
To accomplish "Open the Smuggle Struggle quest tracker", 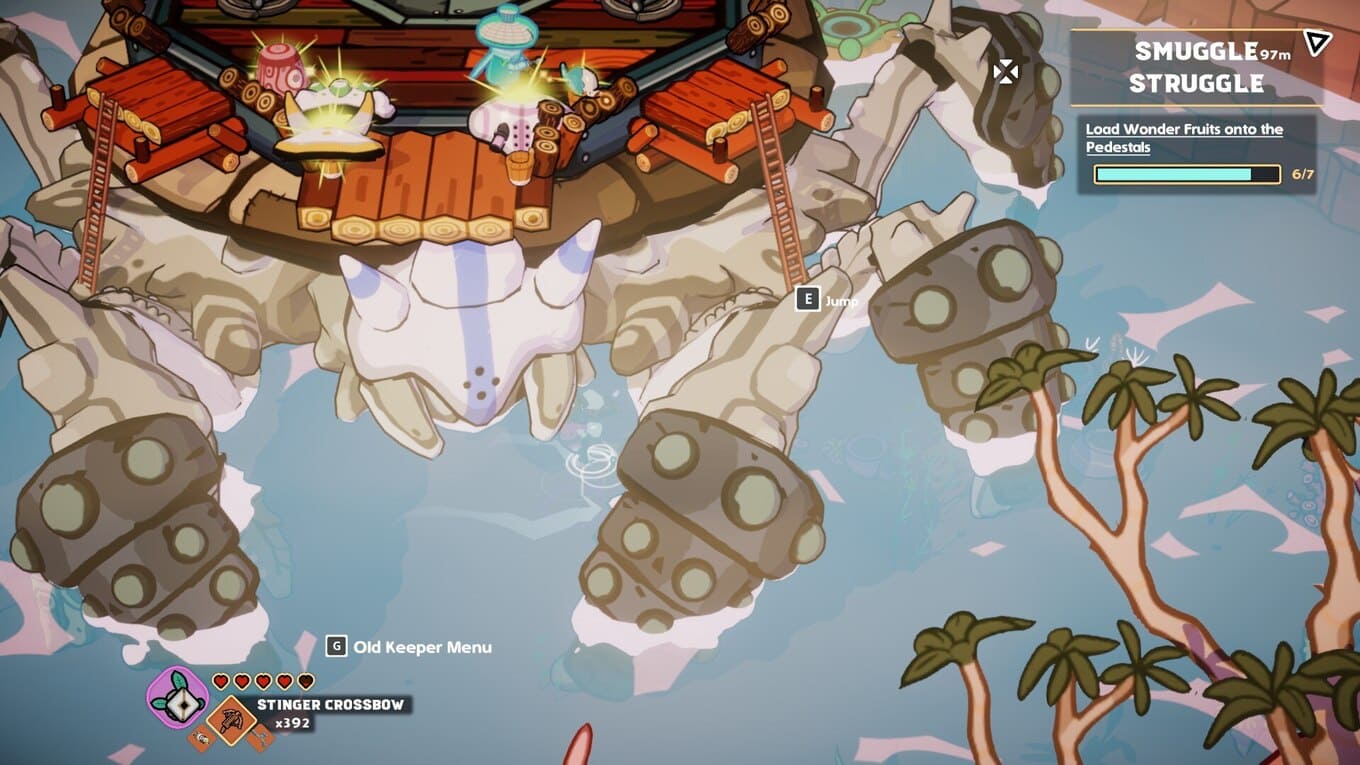I will pos(1195,67).
